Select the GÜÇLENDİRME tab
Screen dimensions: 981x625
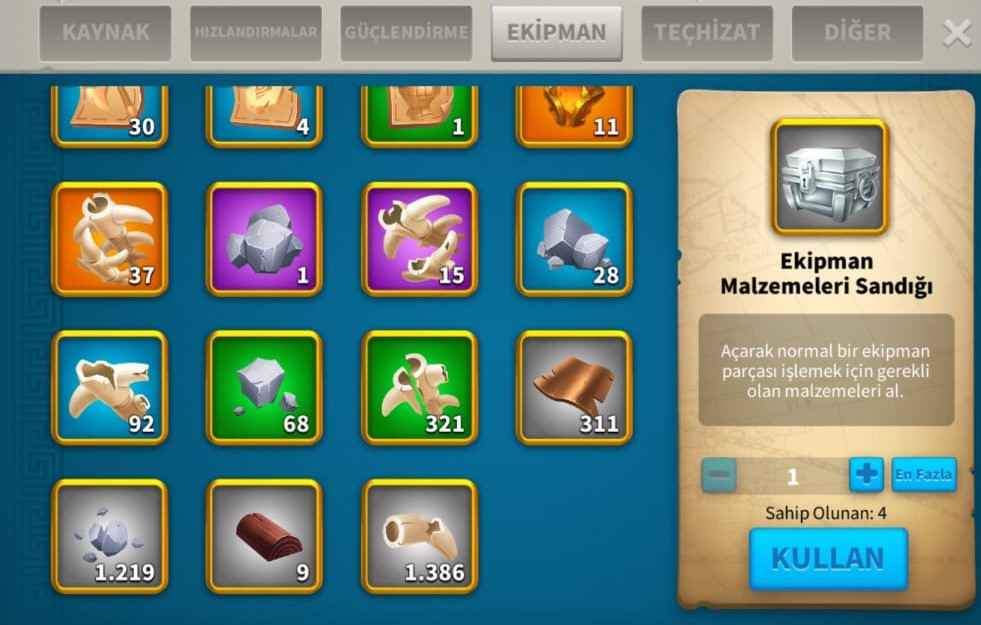pos(406,33)
